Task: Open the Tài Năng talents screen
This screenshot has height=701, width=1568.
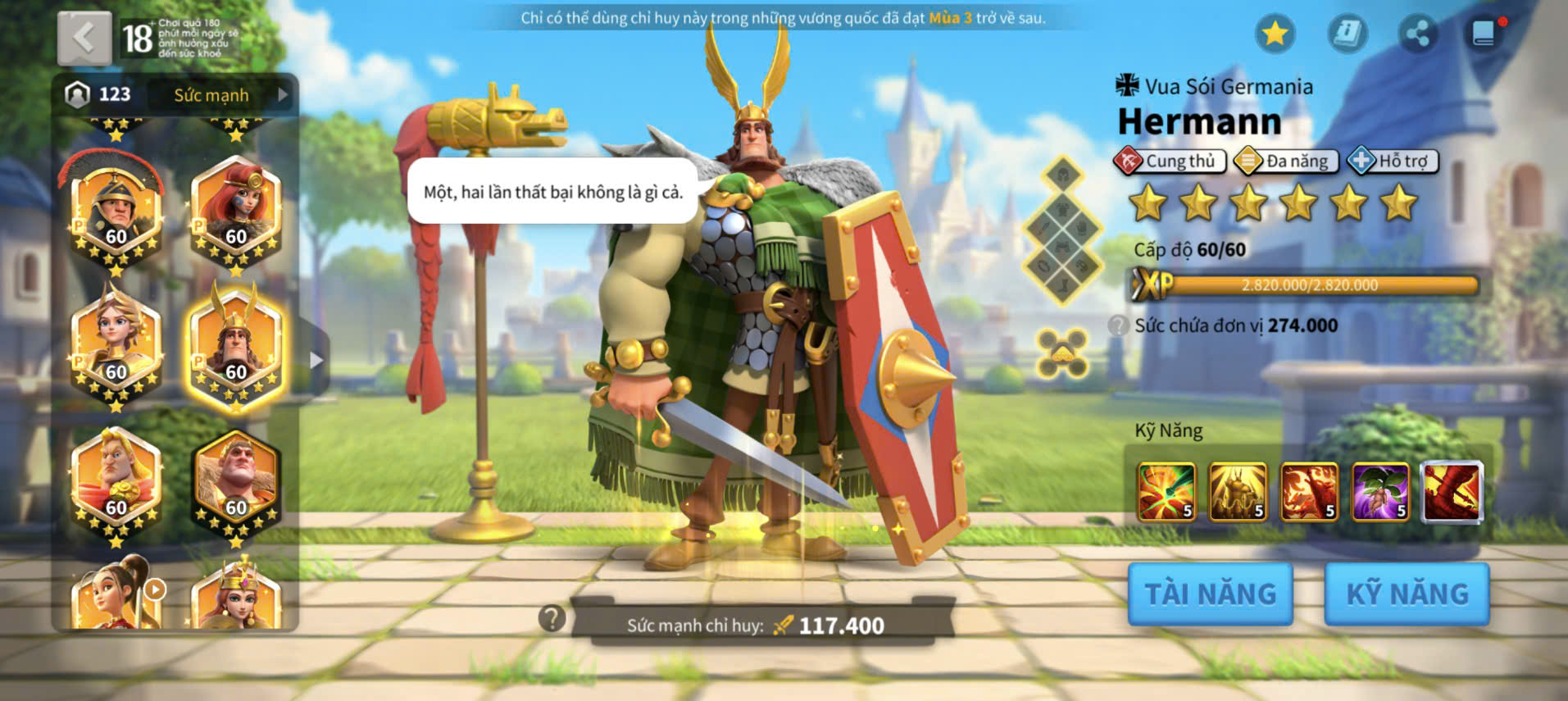Action: pyautogui.click(x=1210, y=594)
